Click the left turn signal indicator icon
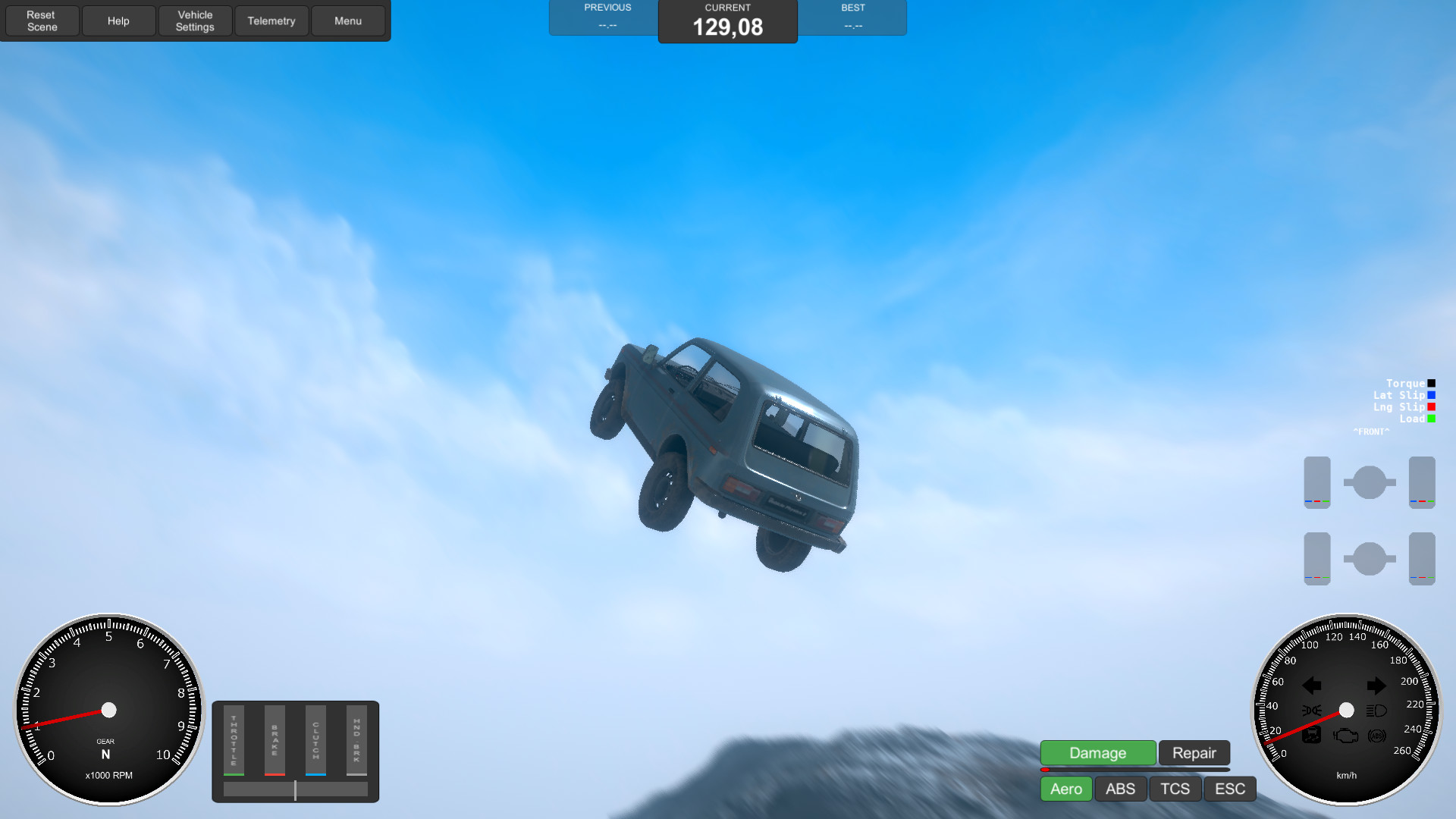Screen dimensions: 1456x819 pos(1312,686)
